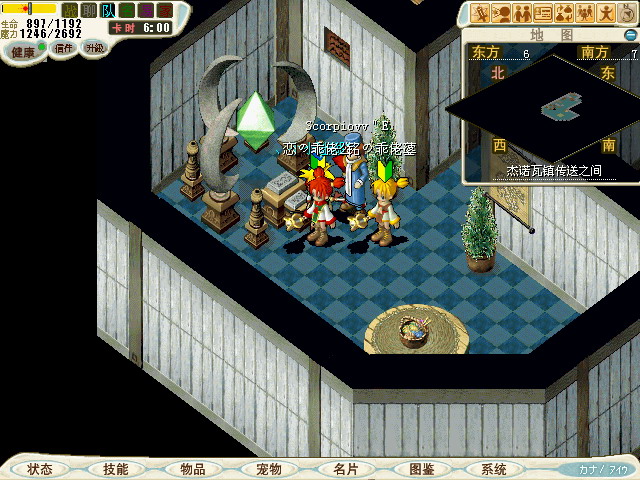Click the 升級 level-up button

pos(94,48)
